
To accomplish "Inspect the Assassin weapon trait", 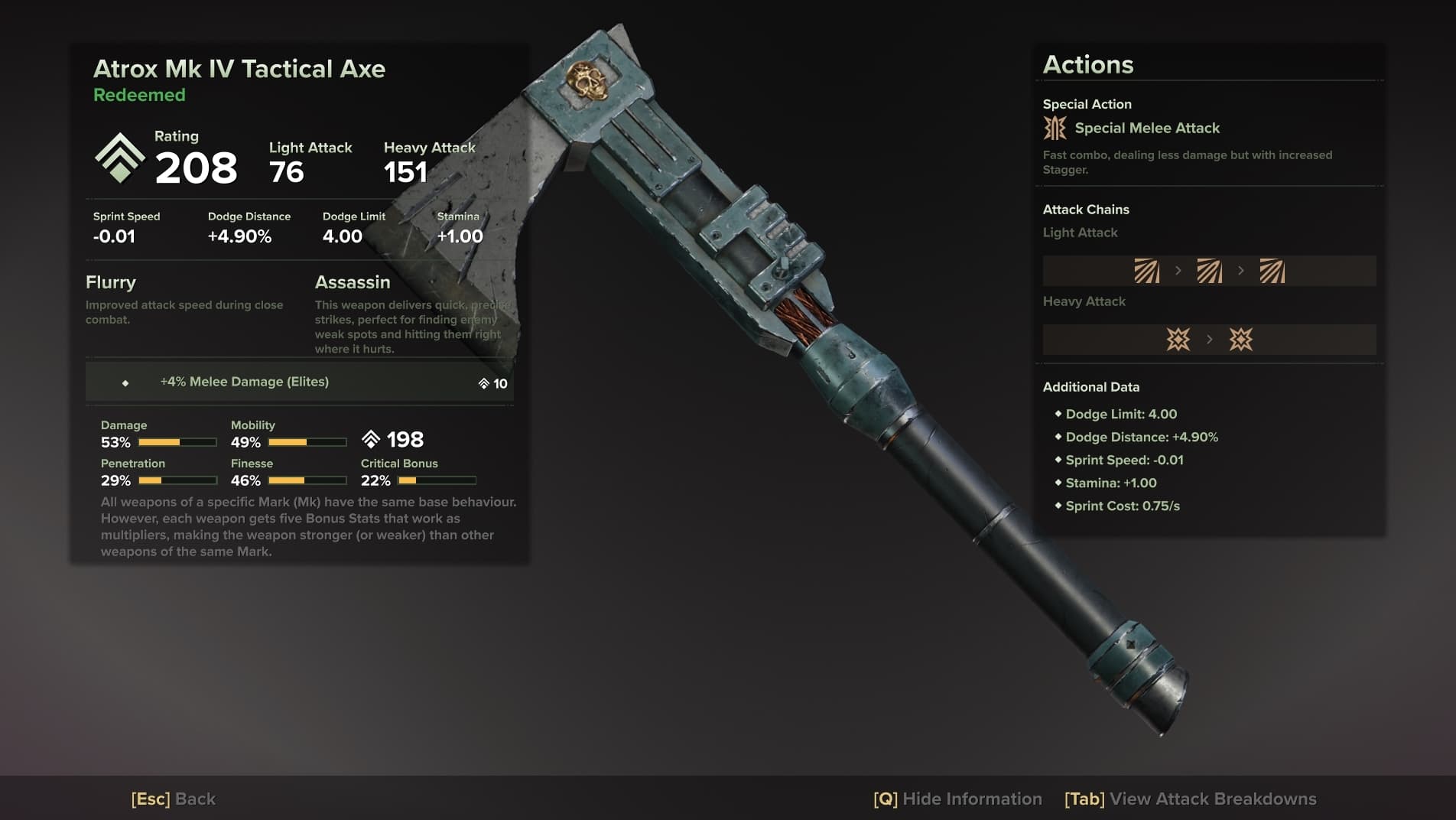I will (x=353, y=282).
